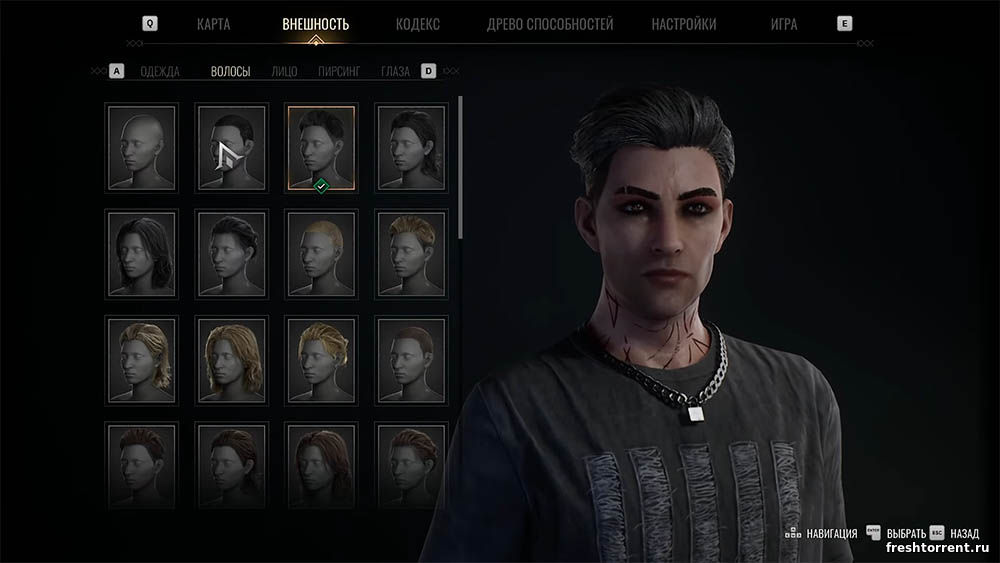Open the Глаза category

click(395, 71)
